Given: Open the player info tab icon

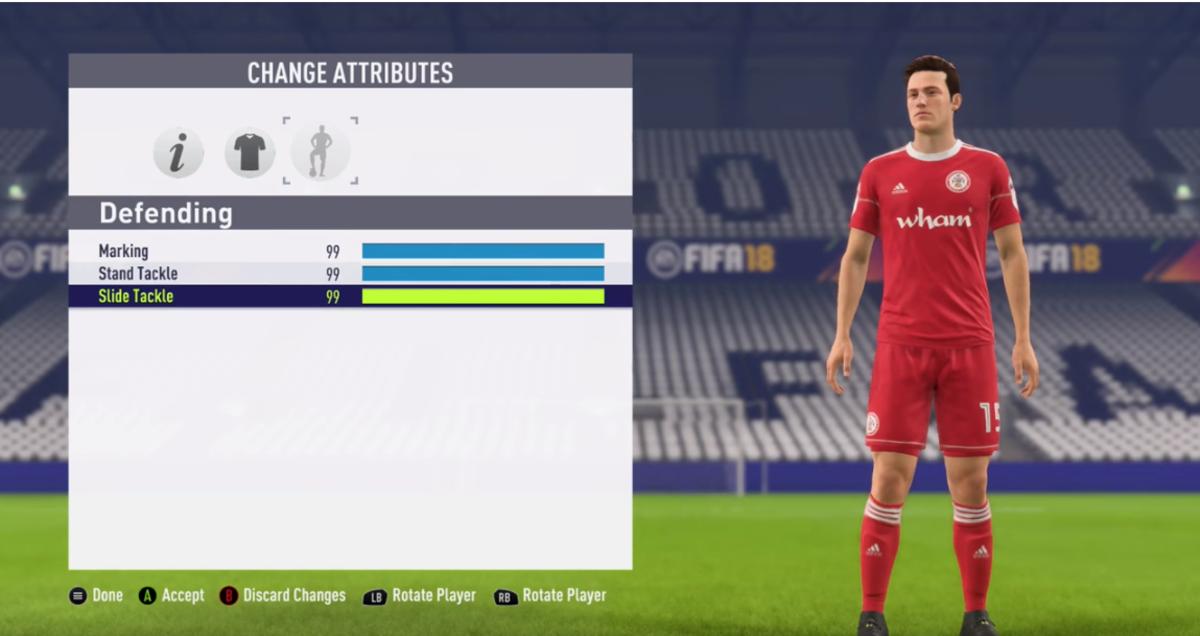Looking at the screenshot, I should point(178,153).
